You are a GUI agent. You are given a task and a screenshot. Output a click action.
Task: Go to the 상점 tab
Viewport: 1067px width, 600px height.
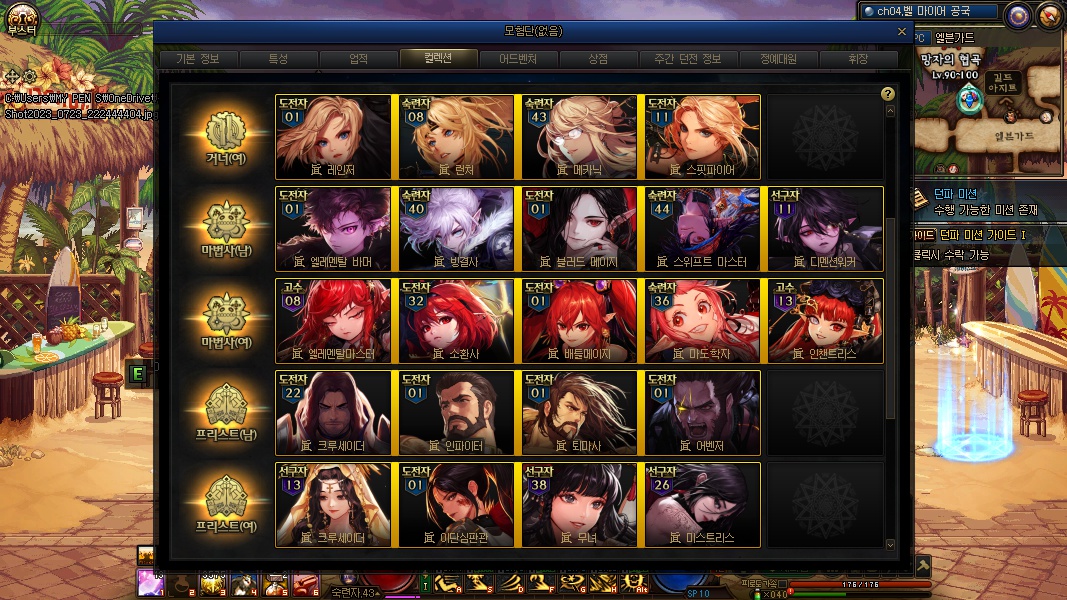[x=598, y=59]
